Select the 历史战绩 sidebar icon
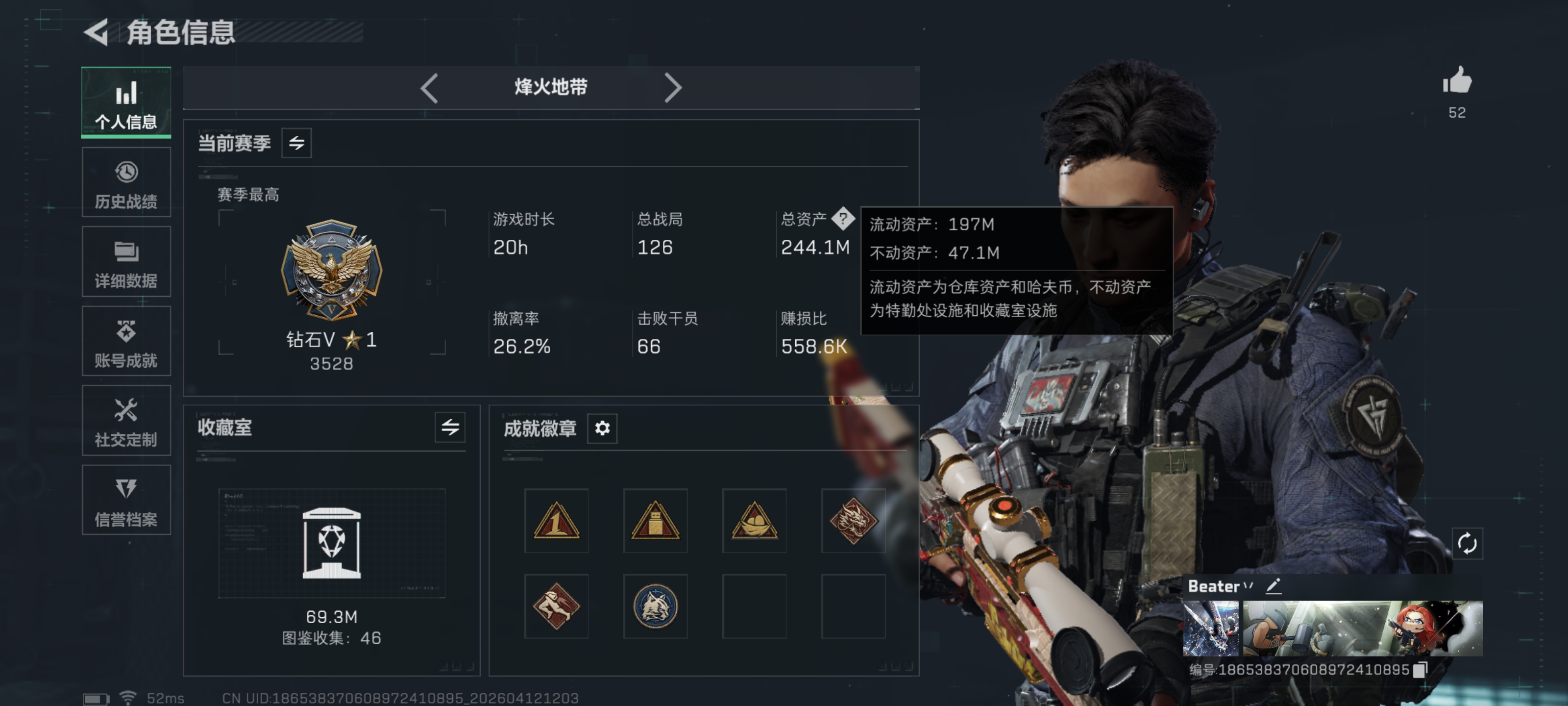Screen dimensions: 1568x706 [125, 181]
